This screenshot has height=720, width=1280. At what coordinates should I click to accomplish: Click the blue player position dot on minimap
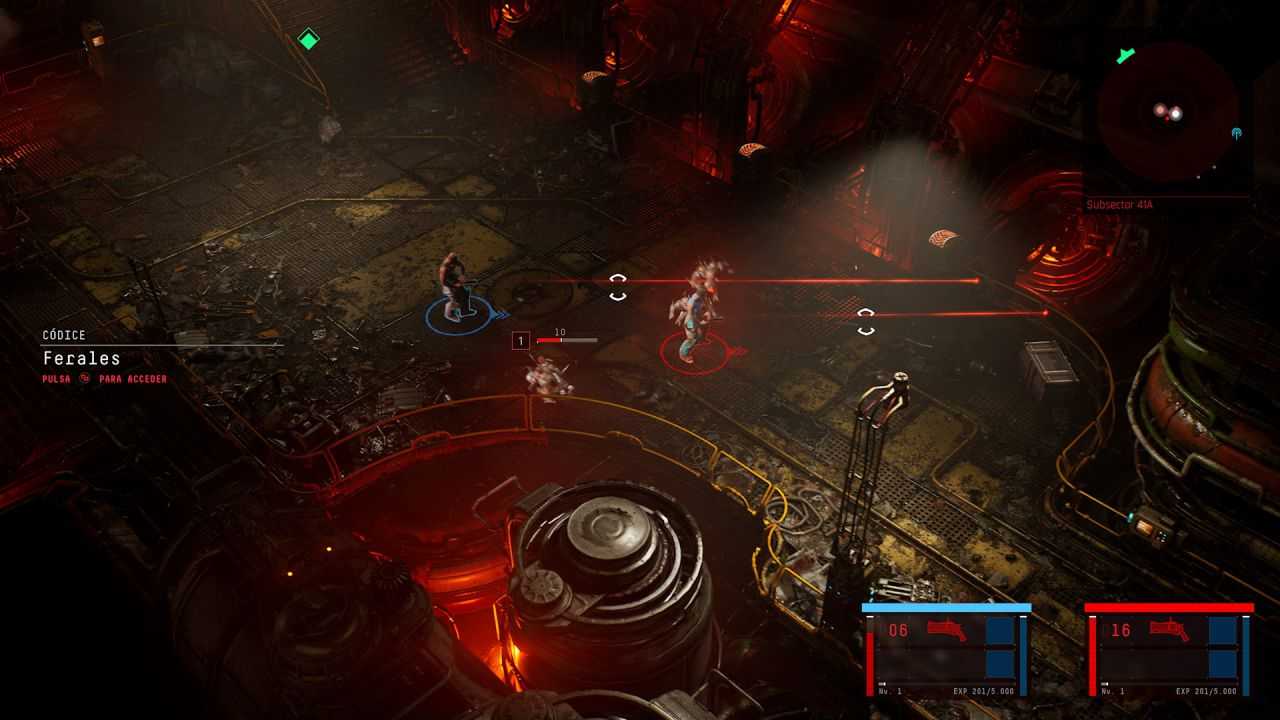click(x=1176, y=113)
